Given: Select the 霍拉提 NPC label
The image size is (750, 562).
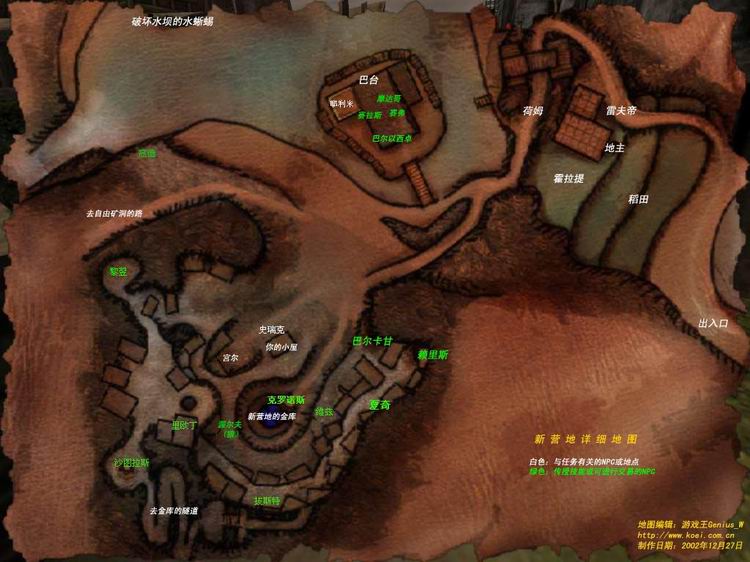Looking at the screenshot, I should coord(568,177).
